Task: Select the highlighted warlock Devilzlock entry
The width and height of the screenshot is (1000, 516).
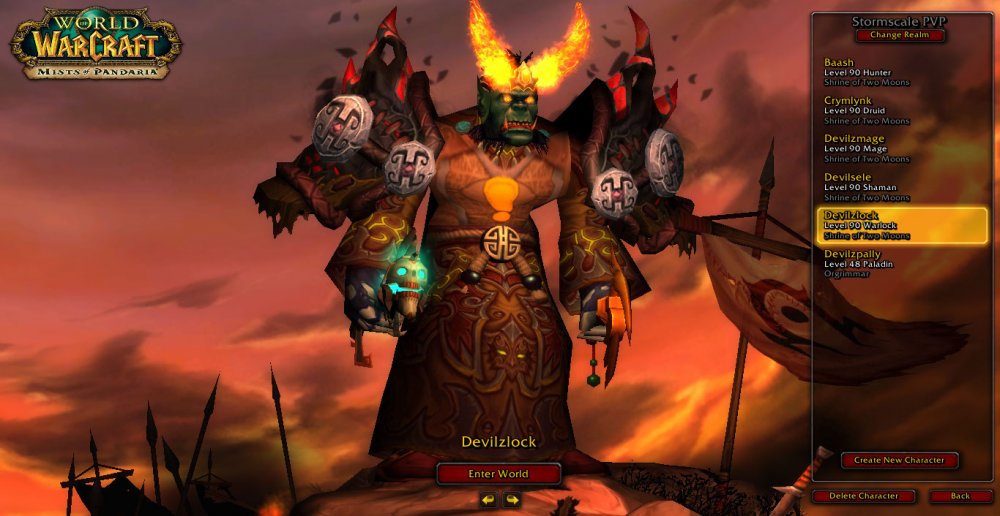Action: [901, 225]
